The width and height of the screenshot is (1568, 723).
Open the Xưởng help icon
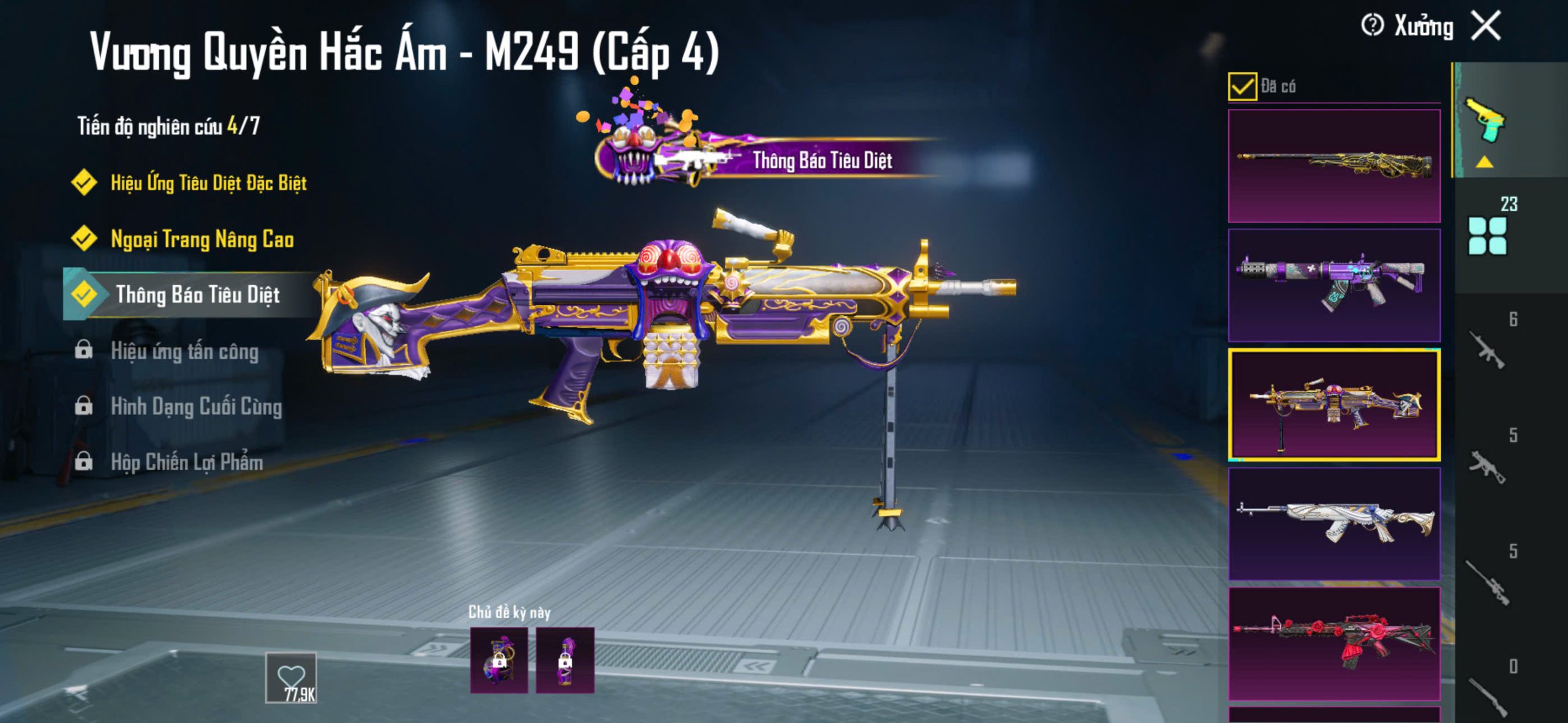(x=1372, y=26)
